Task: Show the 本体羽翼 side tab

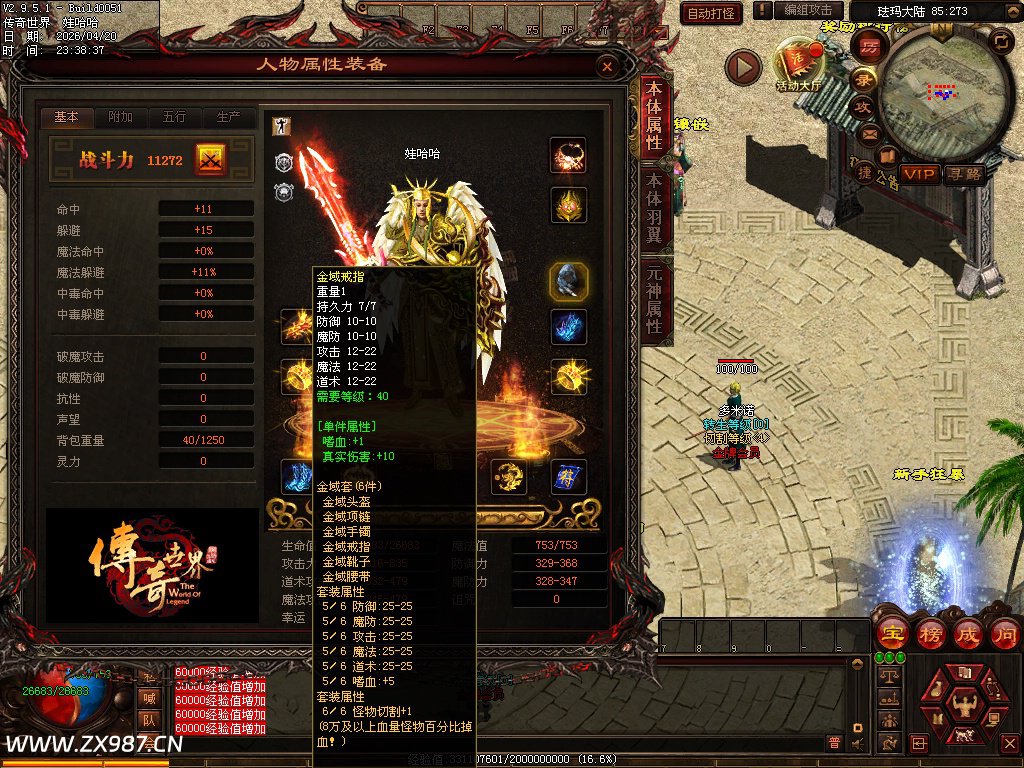Action: 654,209
